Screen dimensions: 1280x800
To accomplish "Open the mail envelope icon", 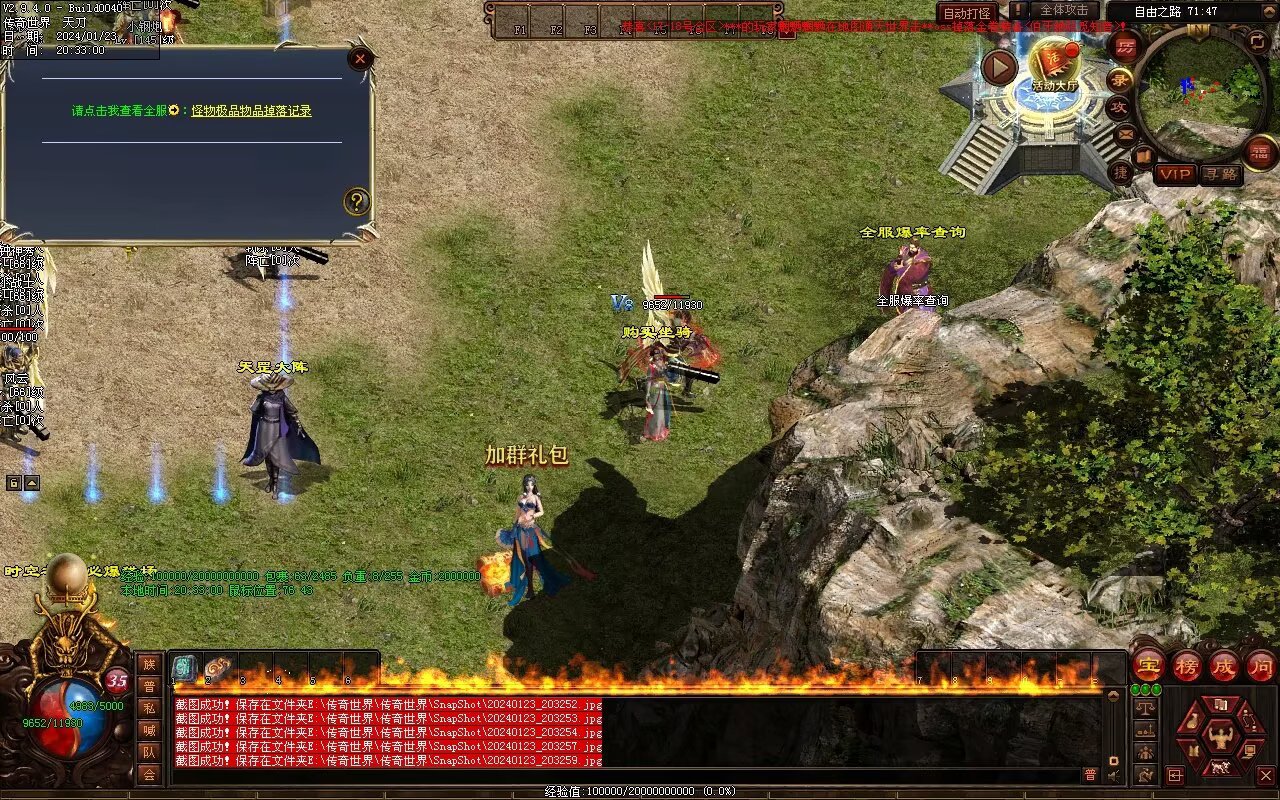I will 1127,134.
